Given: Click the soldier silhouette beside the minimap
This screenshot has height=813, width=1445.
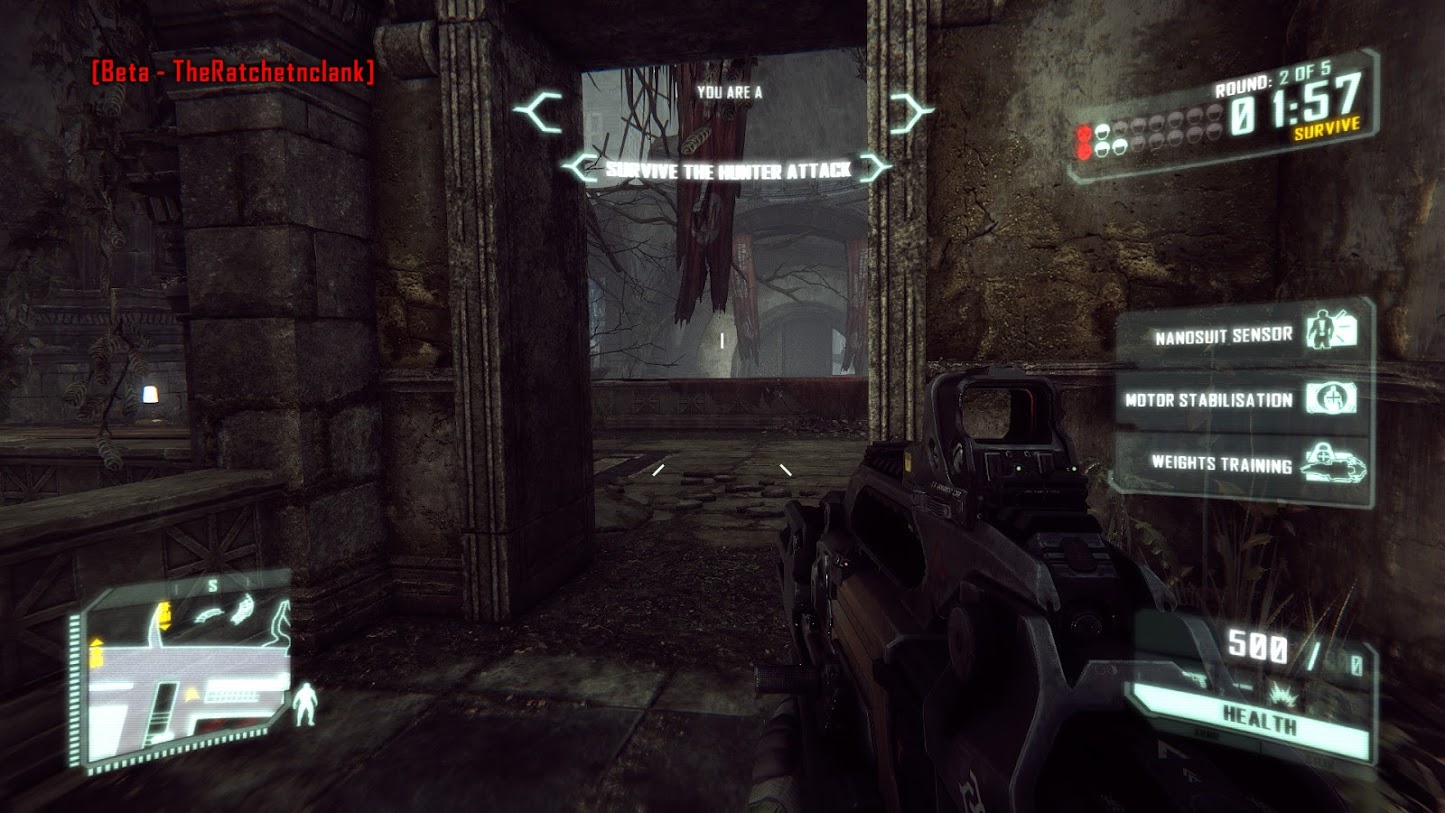Looking at the screenshot, I should click(304, 702).
